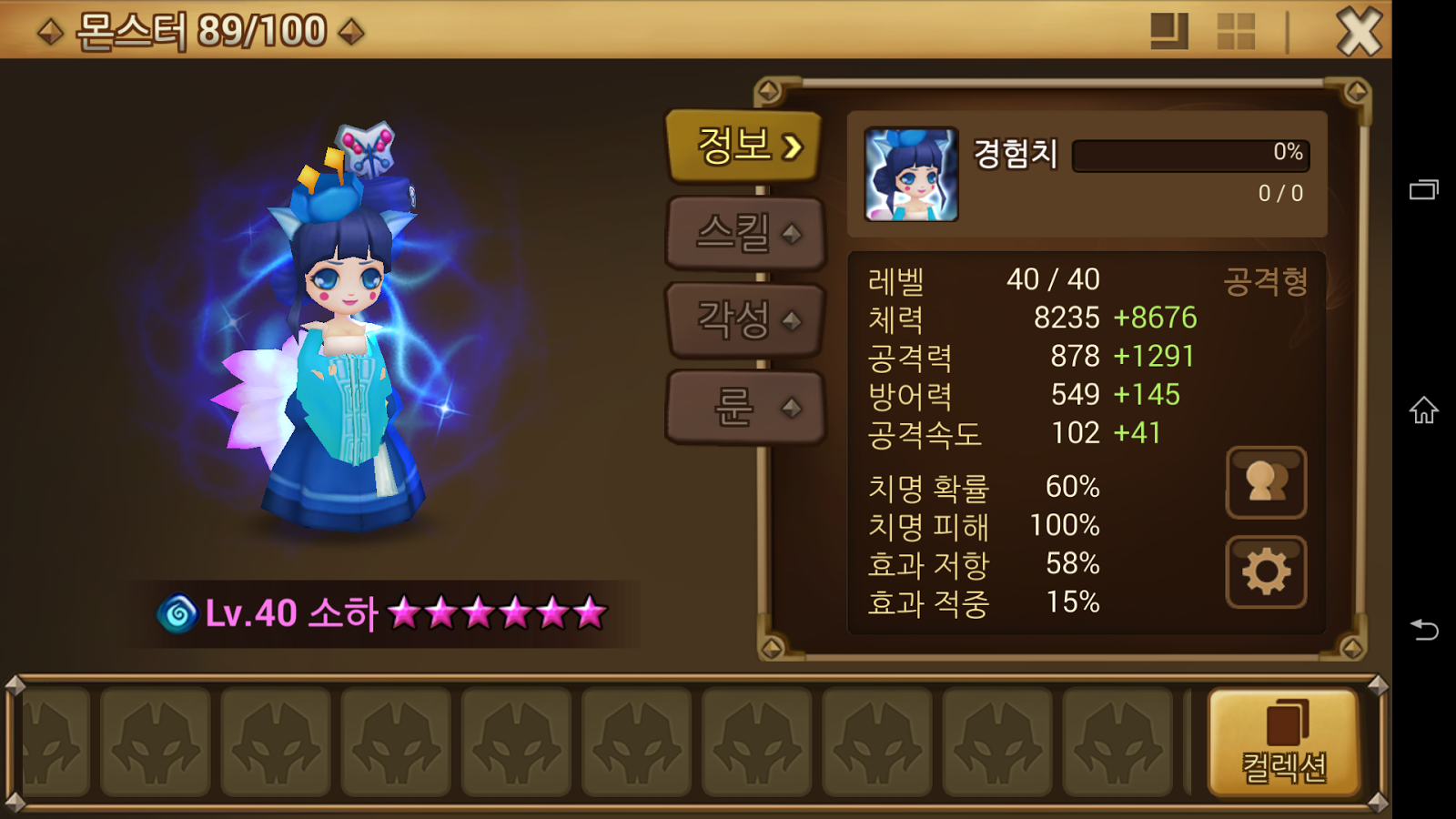Tap the Android home button
The height and width of the screenshot is (819, 1456).
[1425, 414]
